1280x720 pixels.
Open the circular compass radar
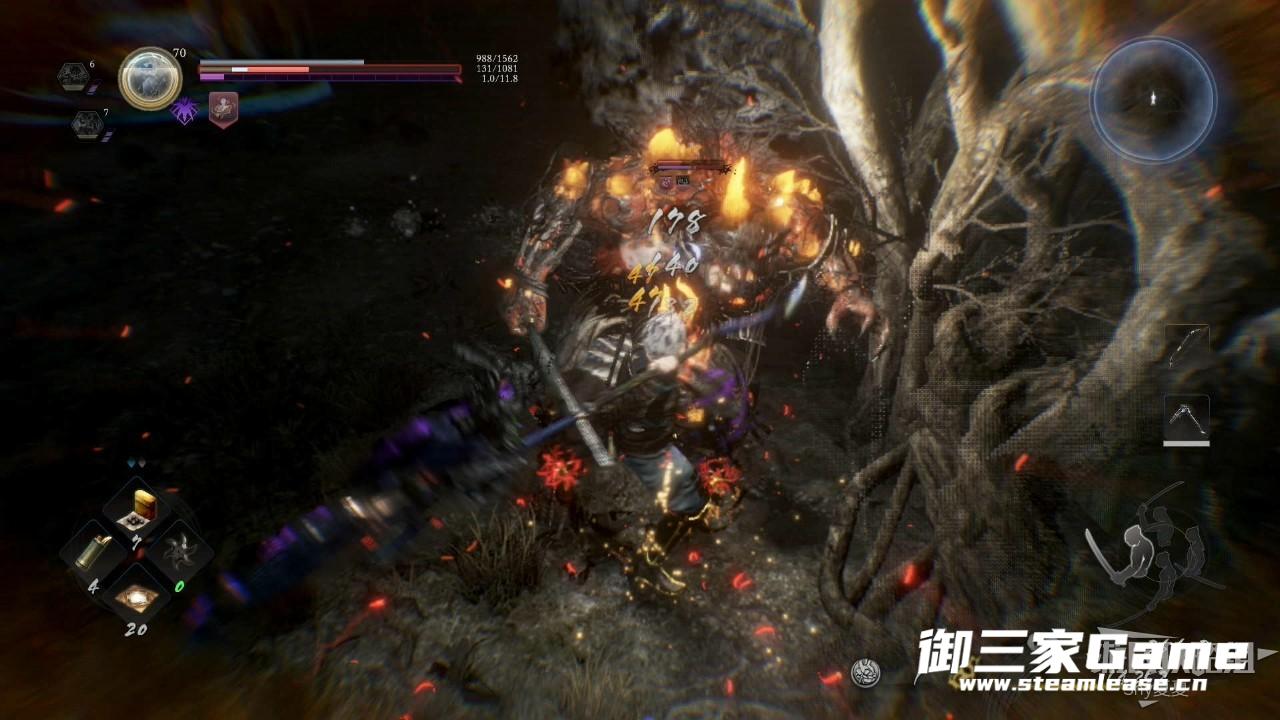click(x=1153, y=98)
